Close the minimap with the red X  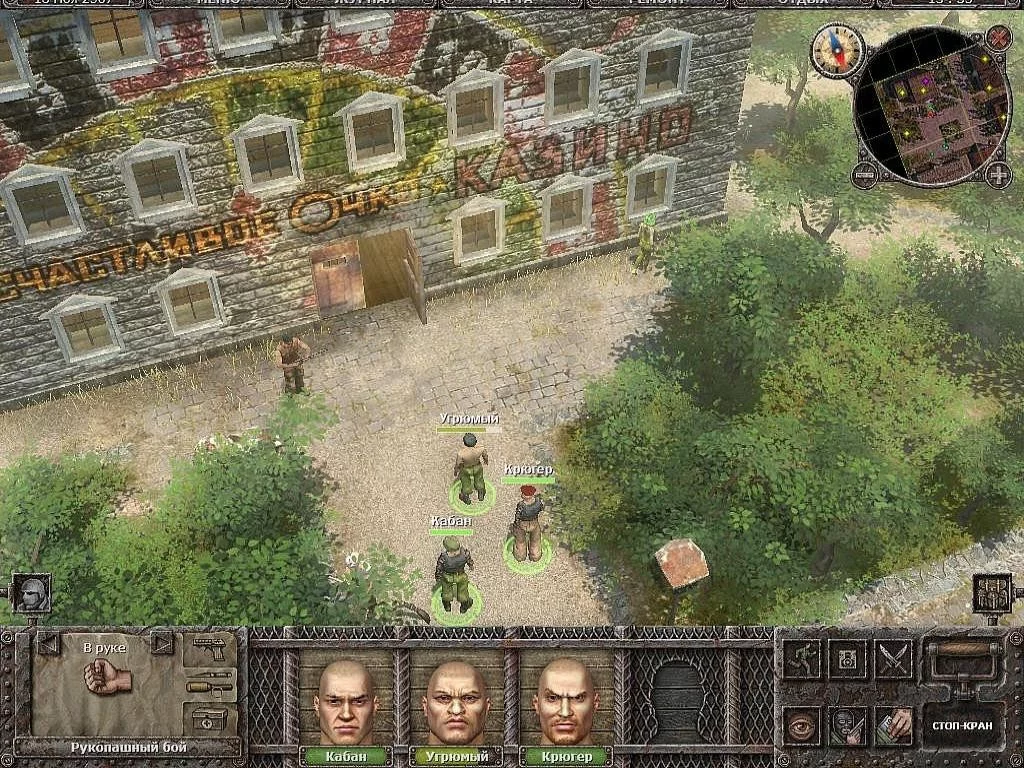click(x=998, y=38)
